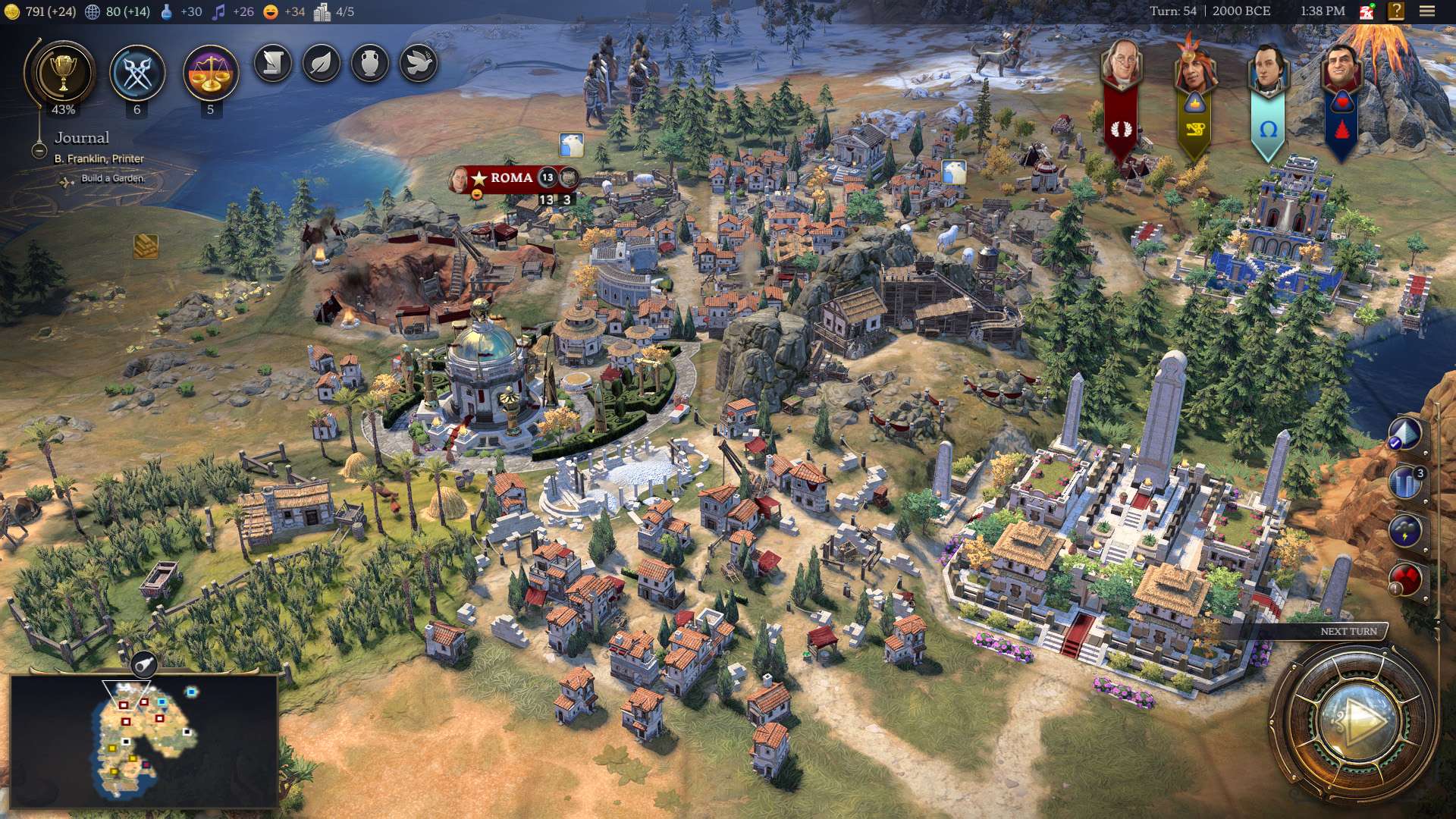Select the Build a Garden quest entry
The image size is (1456, 819).
(x=112, y=178)
